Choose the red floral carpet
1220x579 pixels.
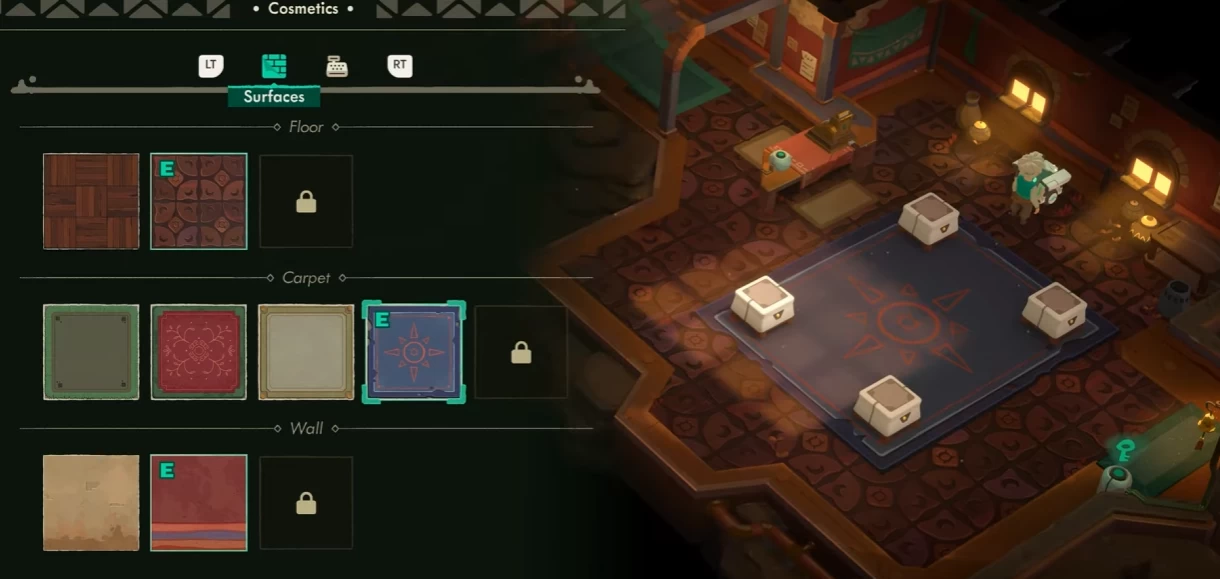point(199,352)
